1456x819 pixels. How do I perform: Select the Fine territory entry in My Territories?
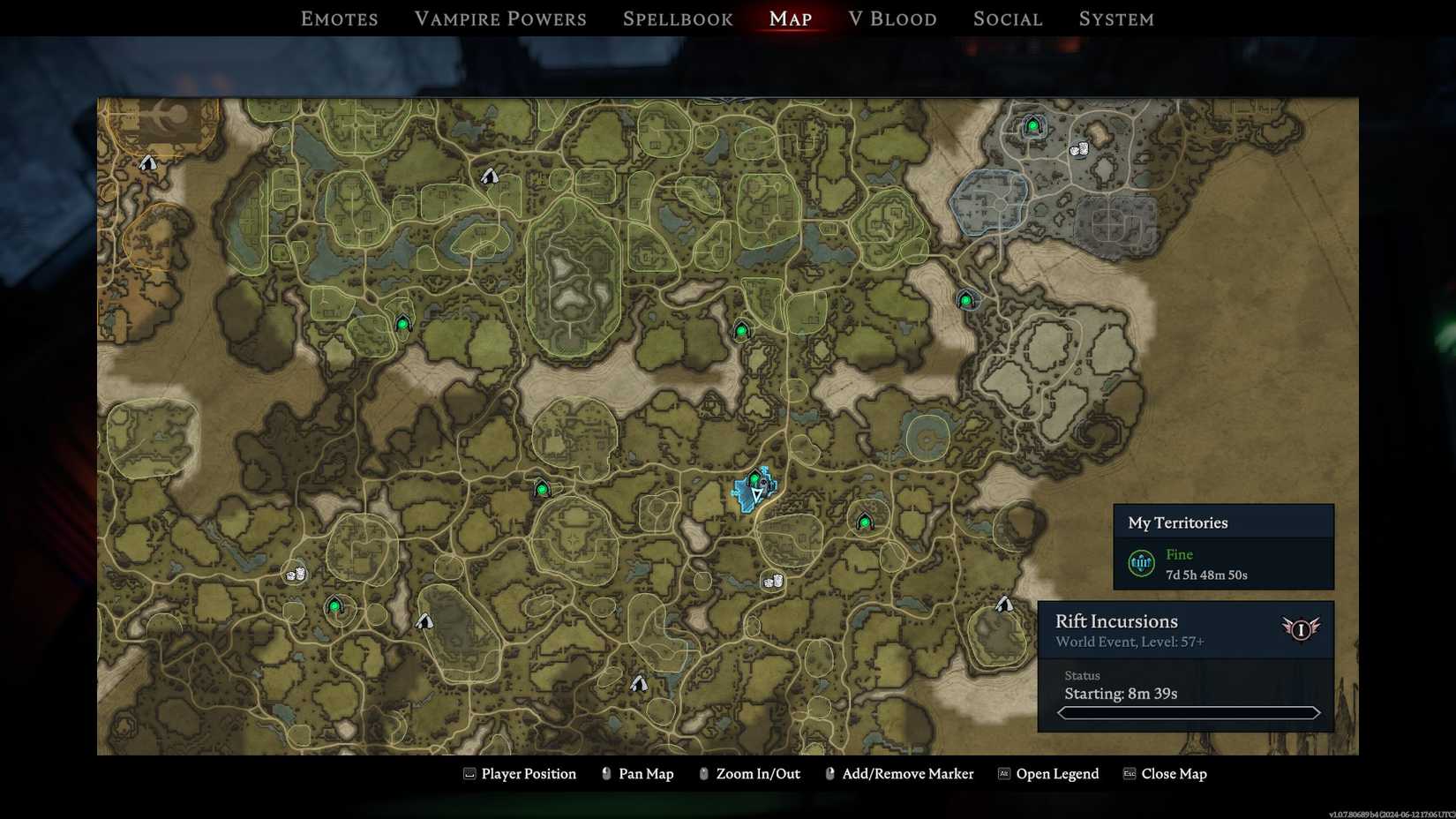(x=1179, y=554)
